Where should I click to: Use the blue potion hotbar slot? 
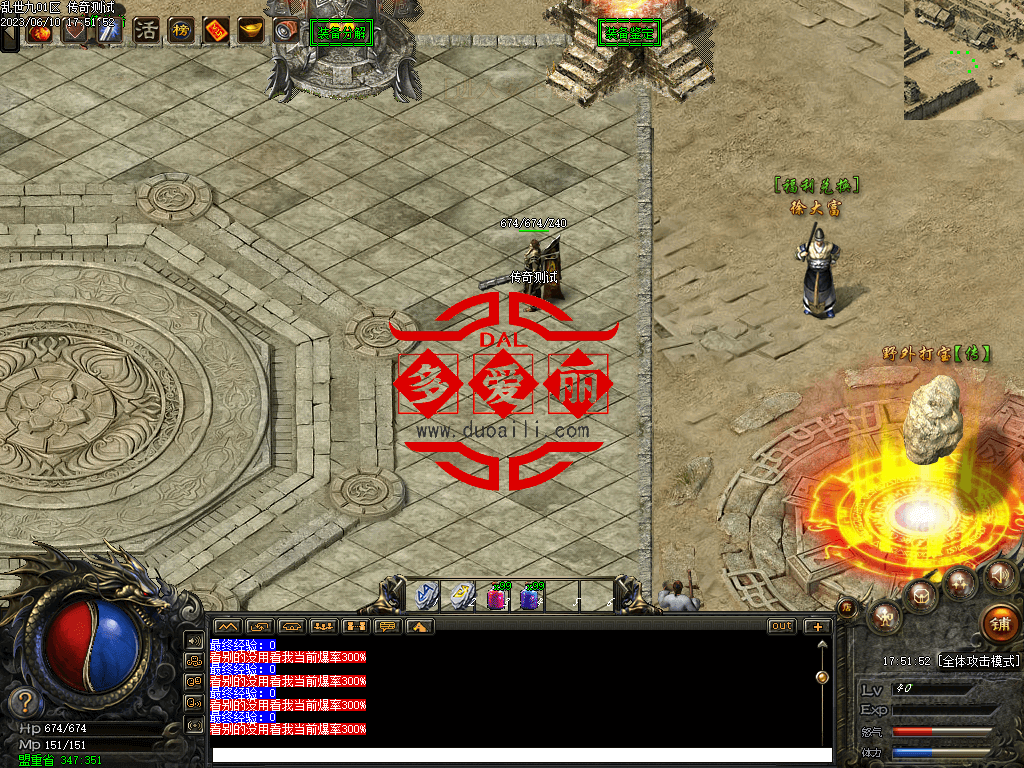pyautogui.click(x=531, y=597)
